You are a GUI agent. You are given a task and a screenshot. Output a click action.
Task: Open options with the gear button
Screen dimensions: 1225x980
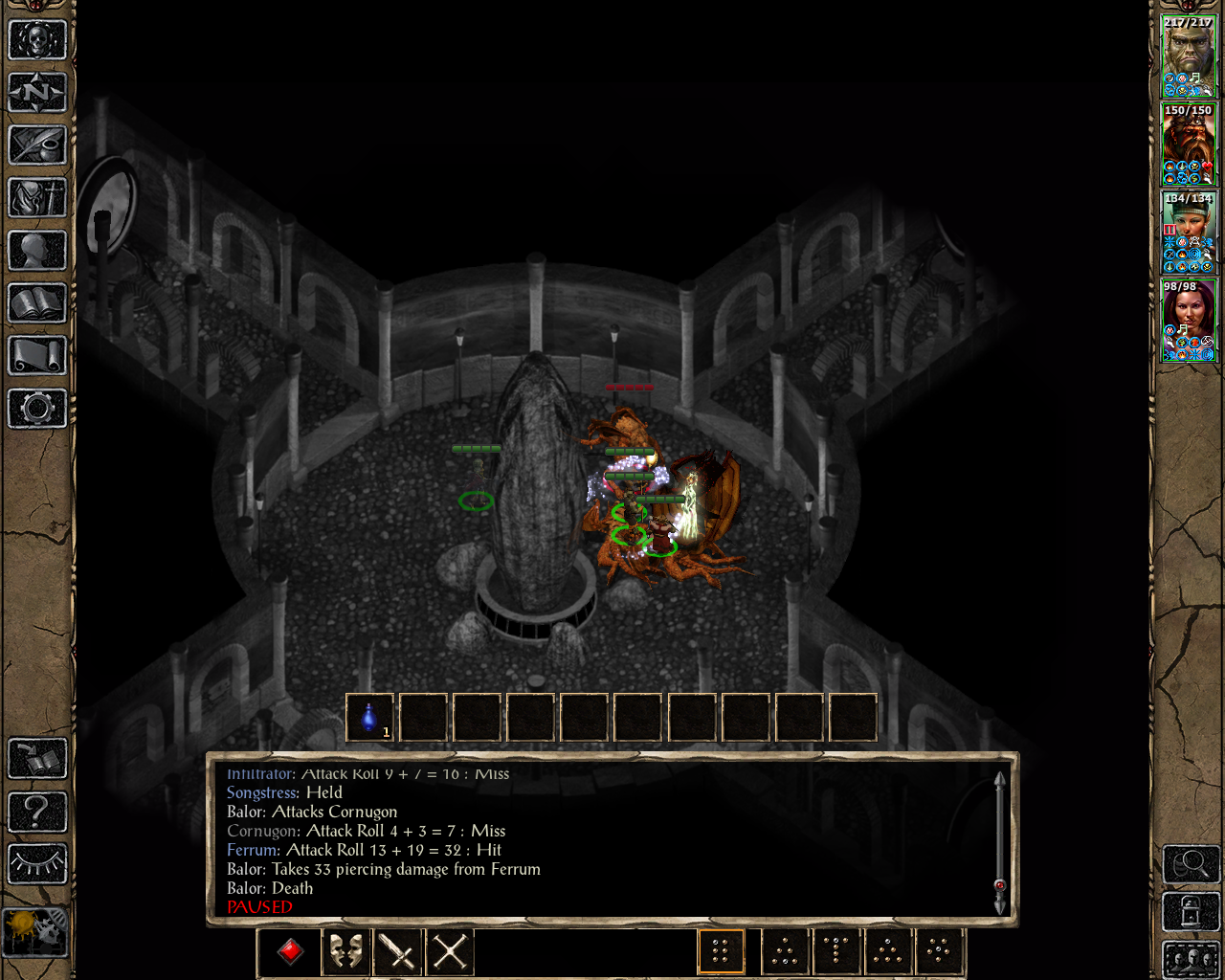point(37,409)
